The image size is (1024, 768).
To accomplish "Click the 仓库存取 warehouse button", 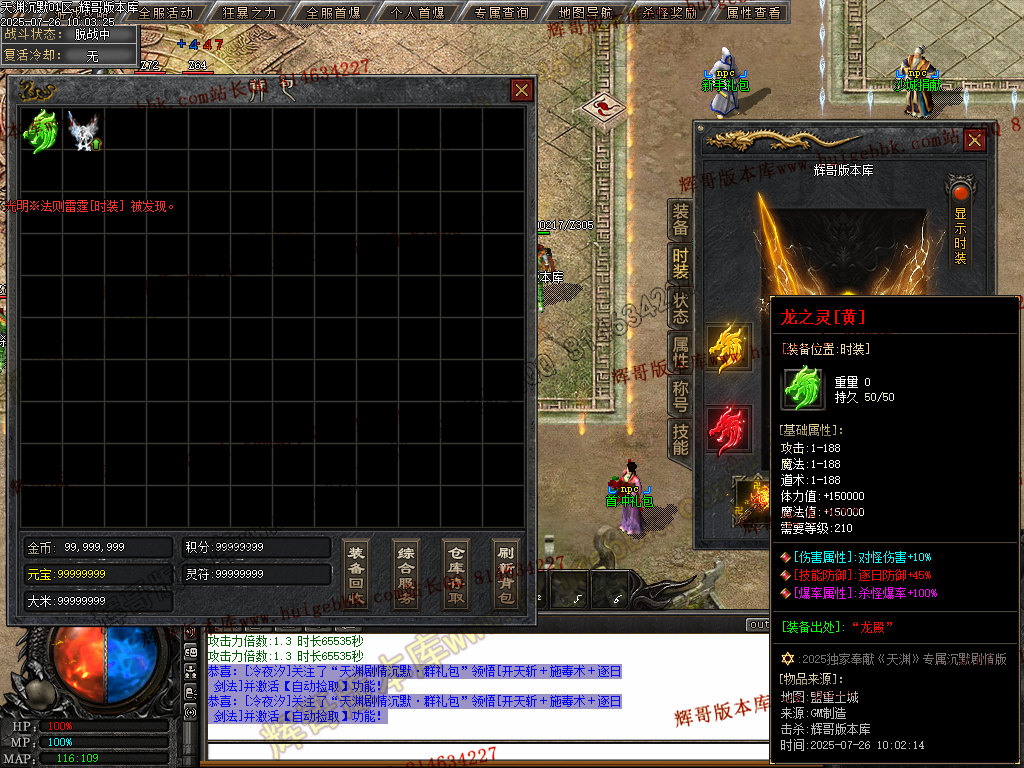I will coord(456,575).
